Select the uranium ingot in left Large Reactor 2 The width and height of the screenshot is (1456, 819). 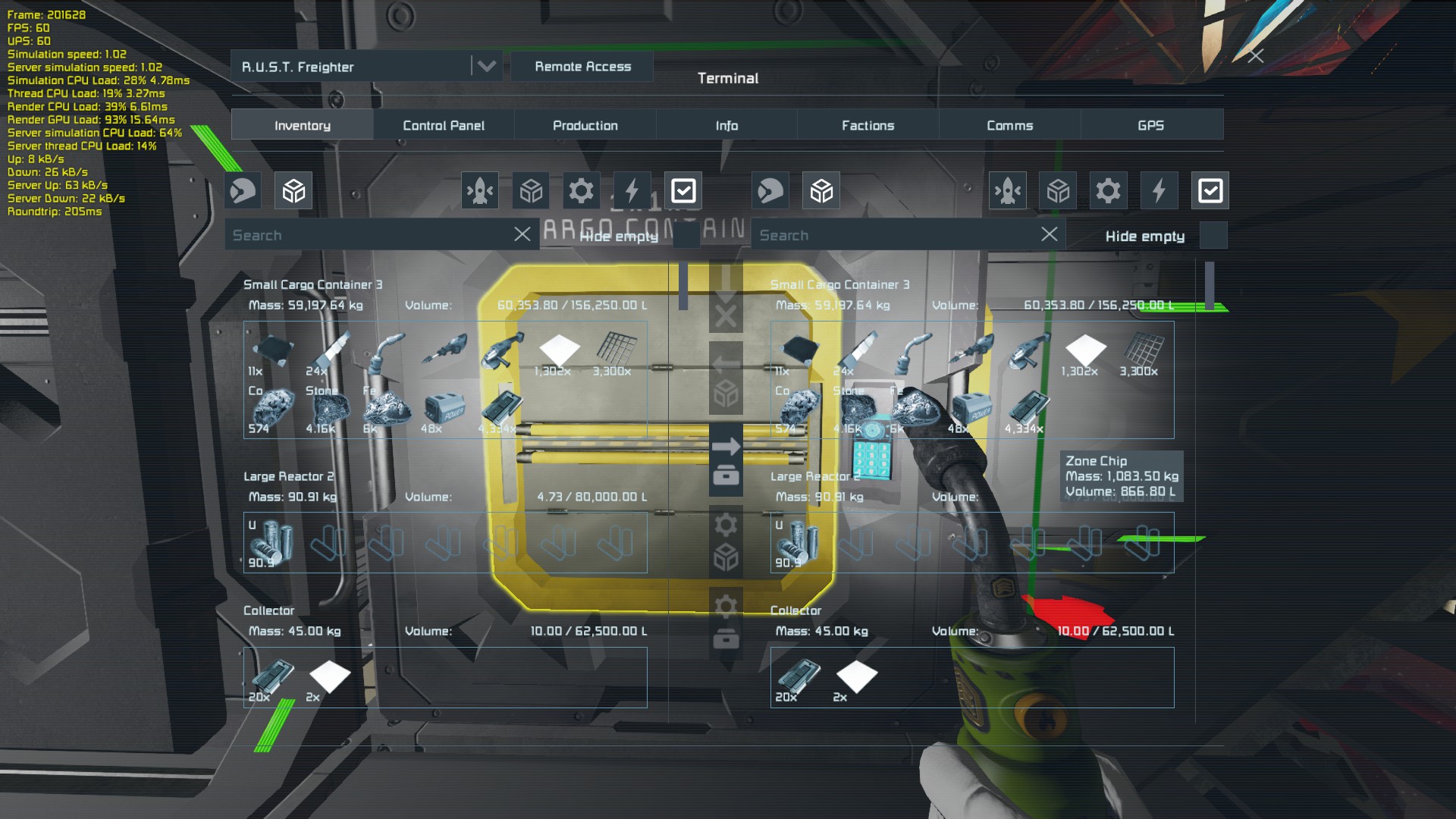(271, 543)
